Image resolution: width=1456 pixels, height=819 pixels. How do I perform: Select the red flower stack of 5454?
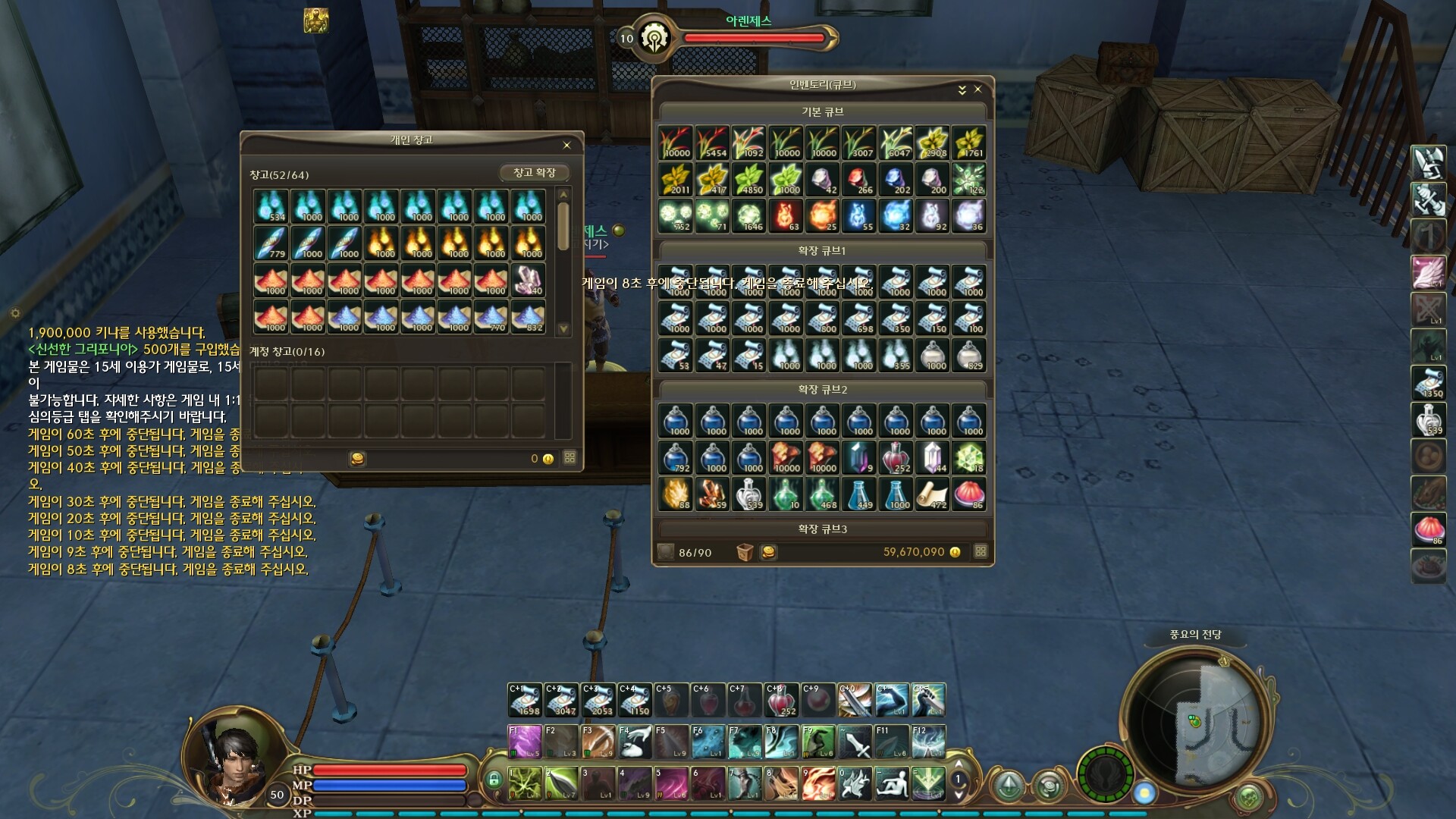pos(712,143)
